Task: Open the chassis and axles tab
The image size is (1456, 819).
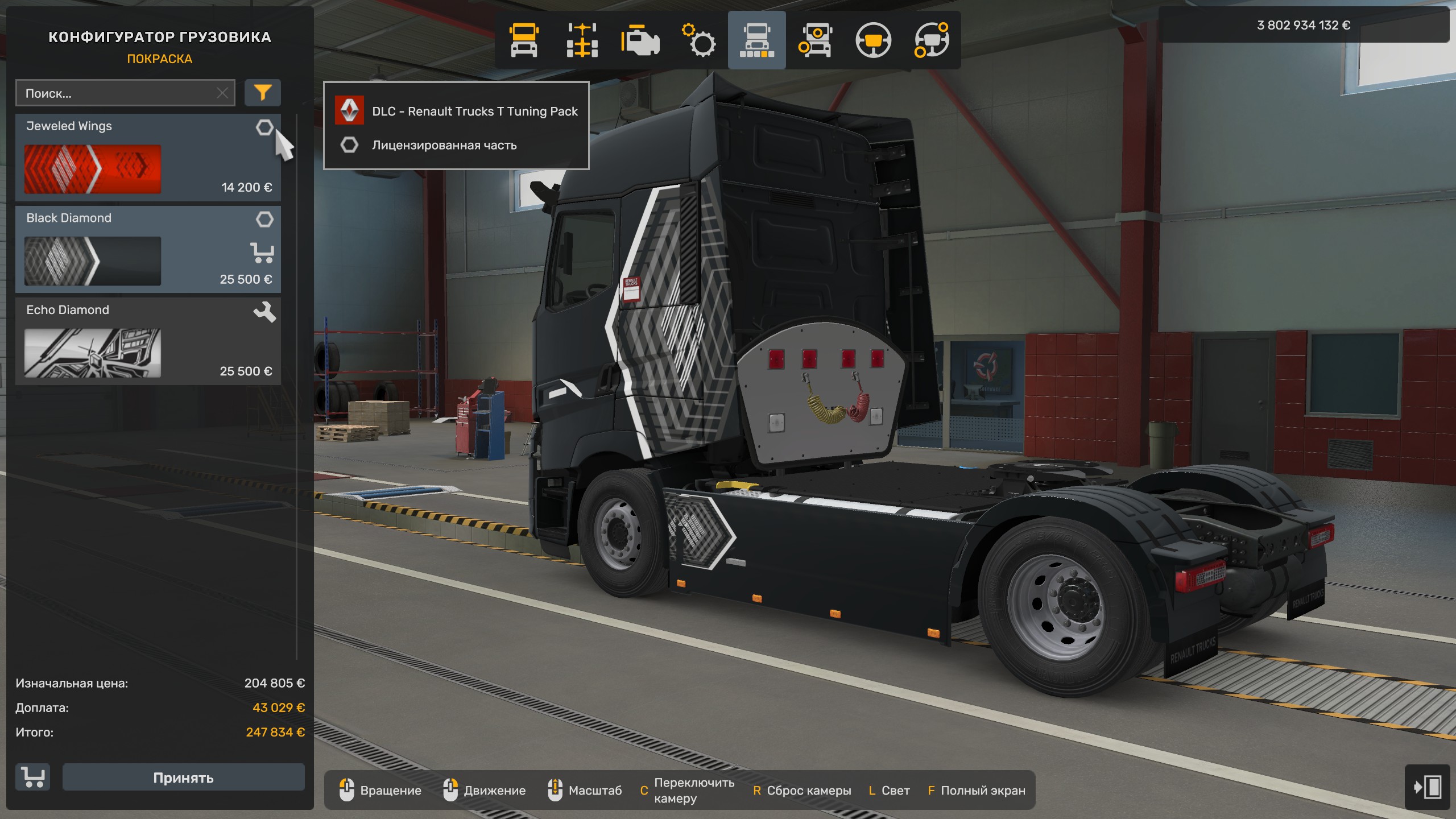Action: click(x=582, y=40)
